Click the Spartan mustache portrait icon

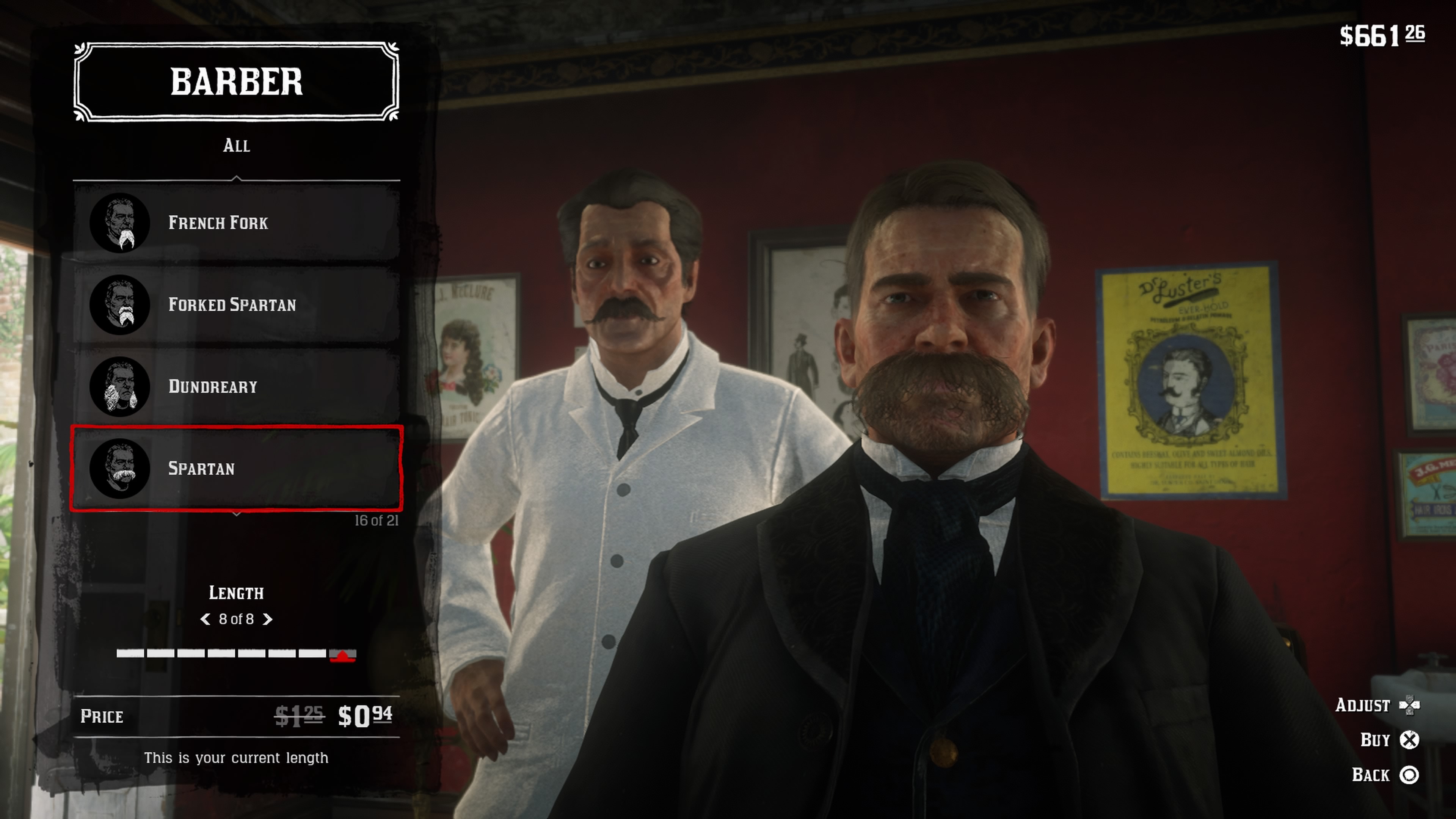(x=121, y=469)
